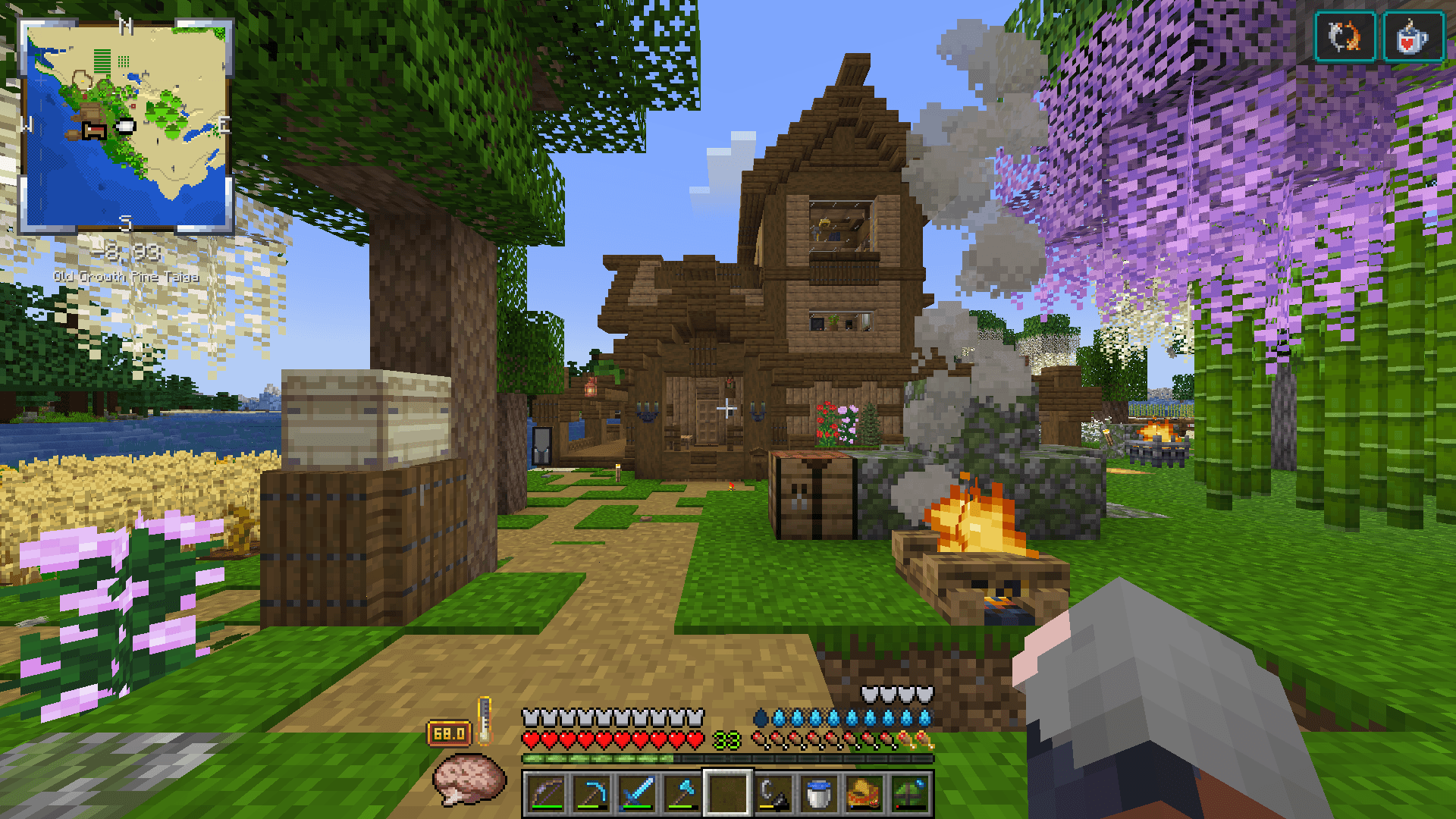Viewport: 1456px width, 819px height.
Task: Open the minimap in the top left corner
Action: (x=125, y=125)
